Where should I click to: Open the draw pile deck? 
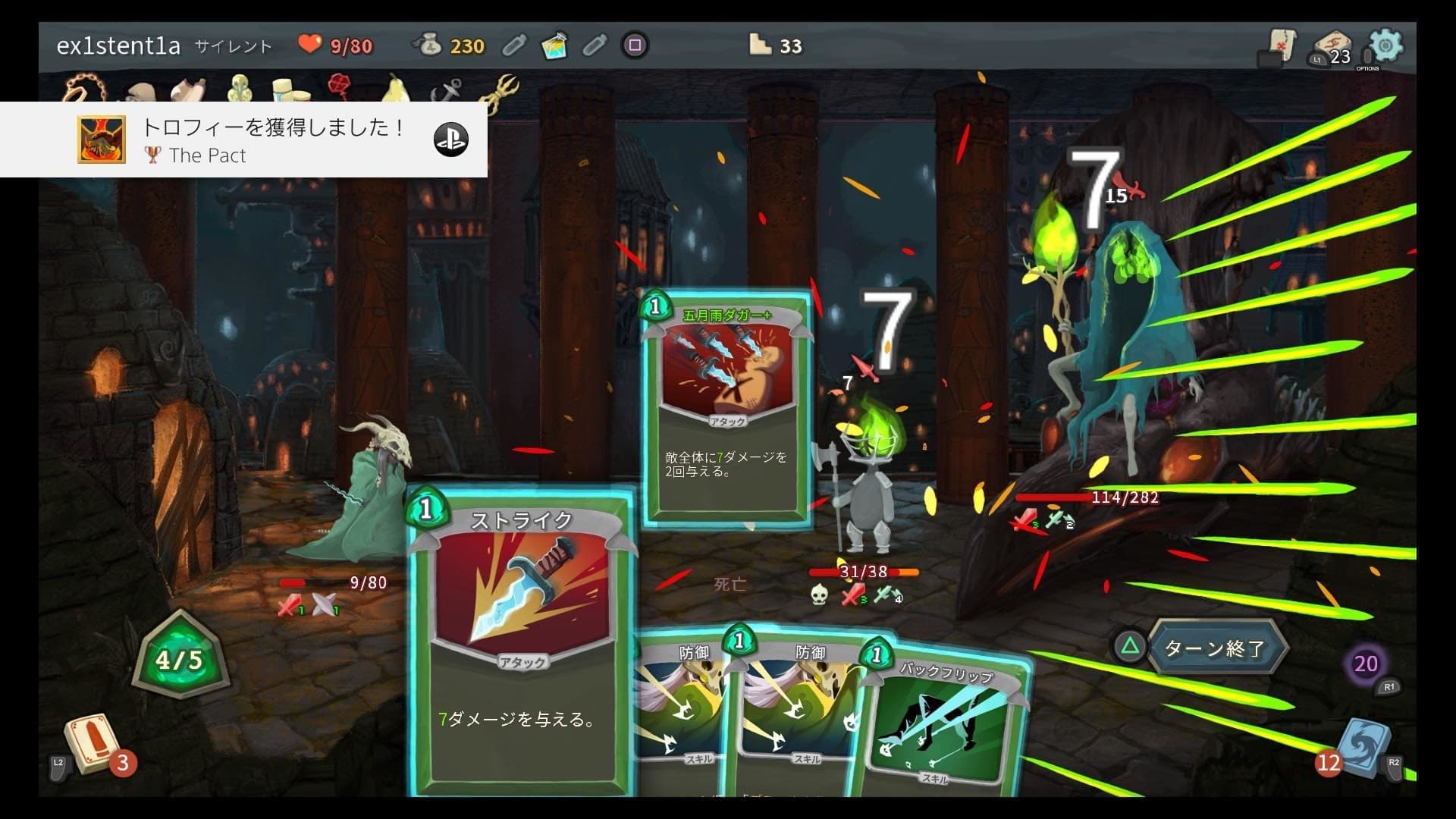93,744
